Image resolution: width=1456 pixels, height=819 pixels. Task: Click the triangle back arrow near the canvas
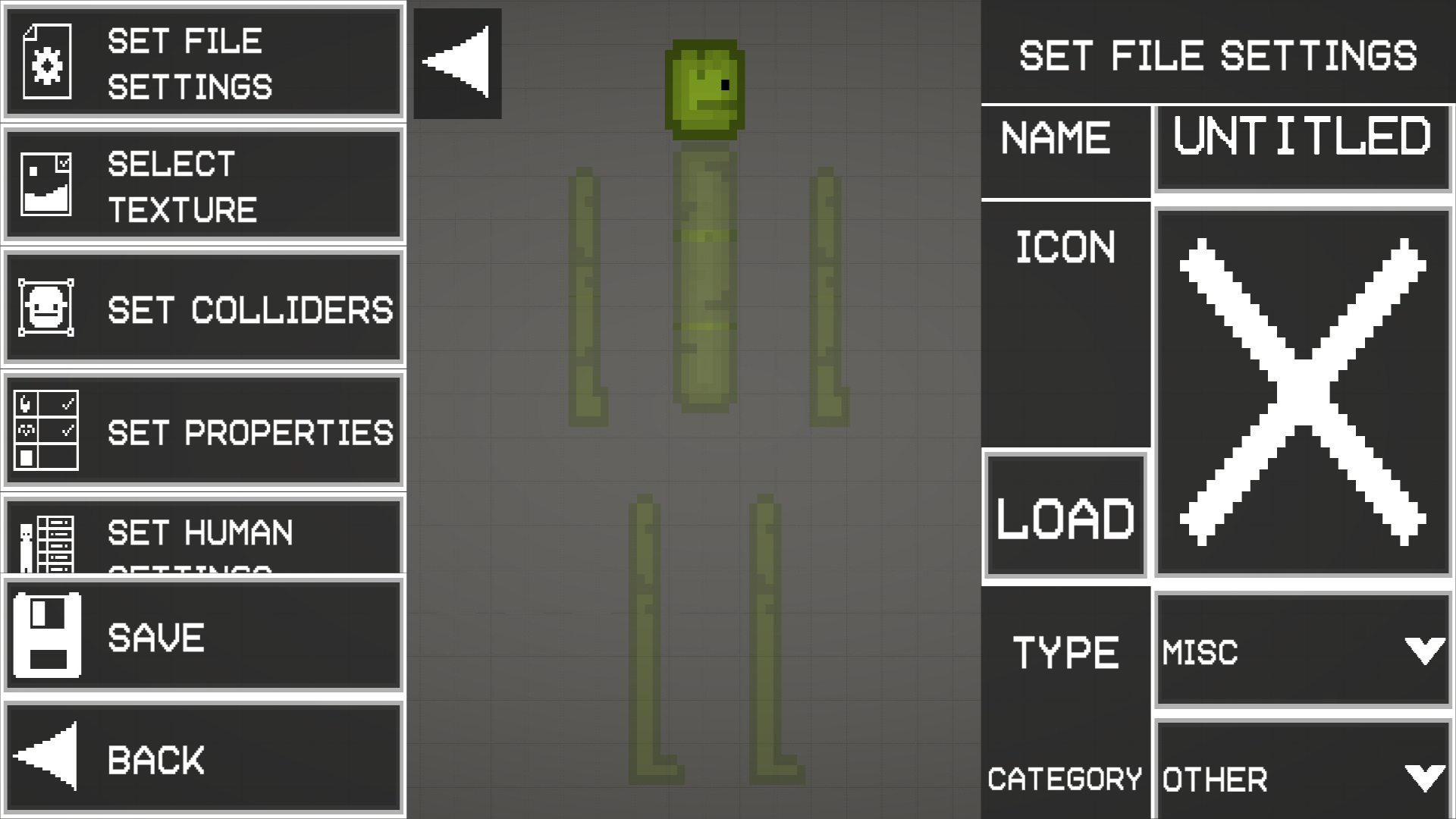pyautogui.click(x=457, y=63)
